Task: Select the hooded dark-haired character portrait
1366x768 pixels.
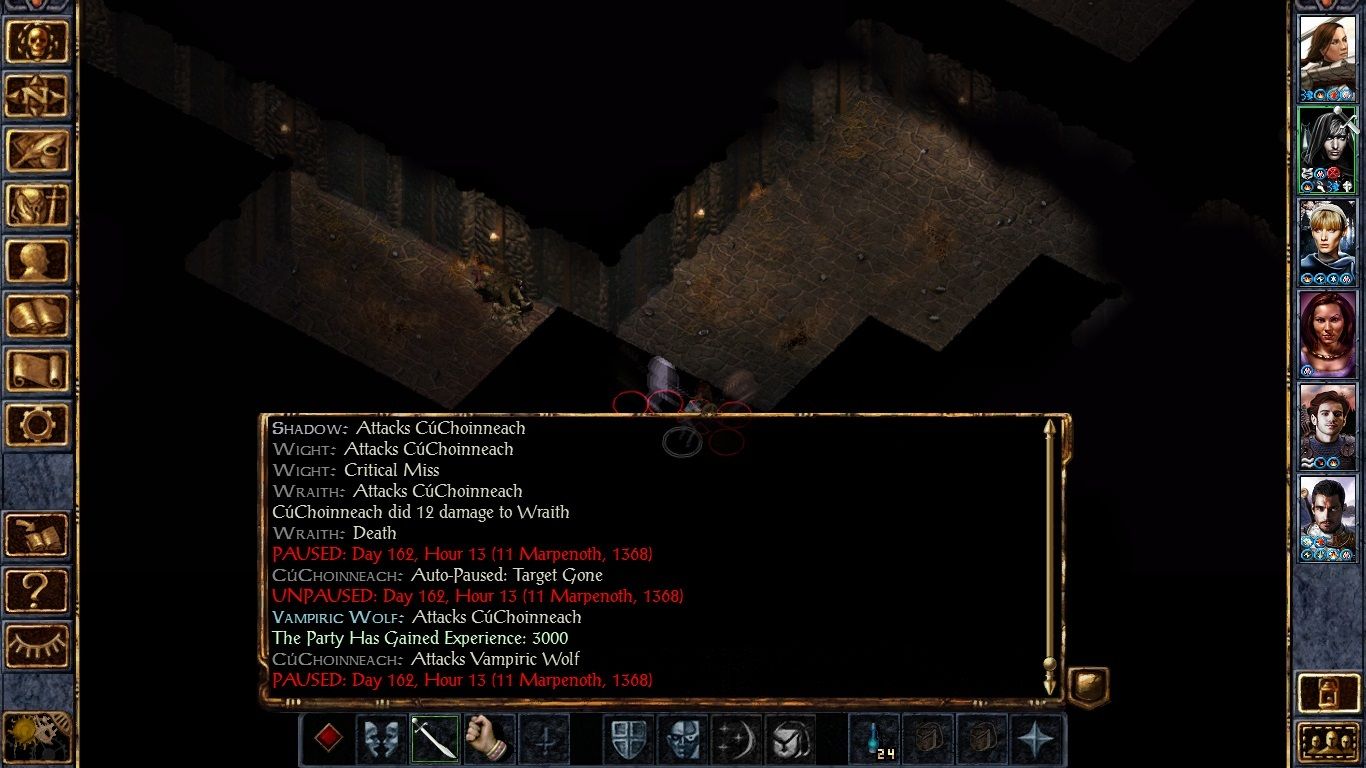Action: click(1327, 148)
